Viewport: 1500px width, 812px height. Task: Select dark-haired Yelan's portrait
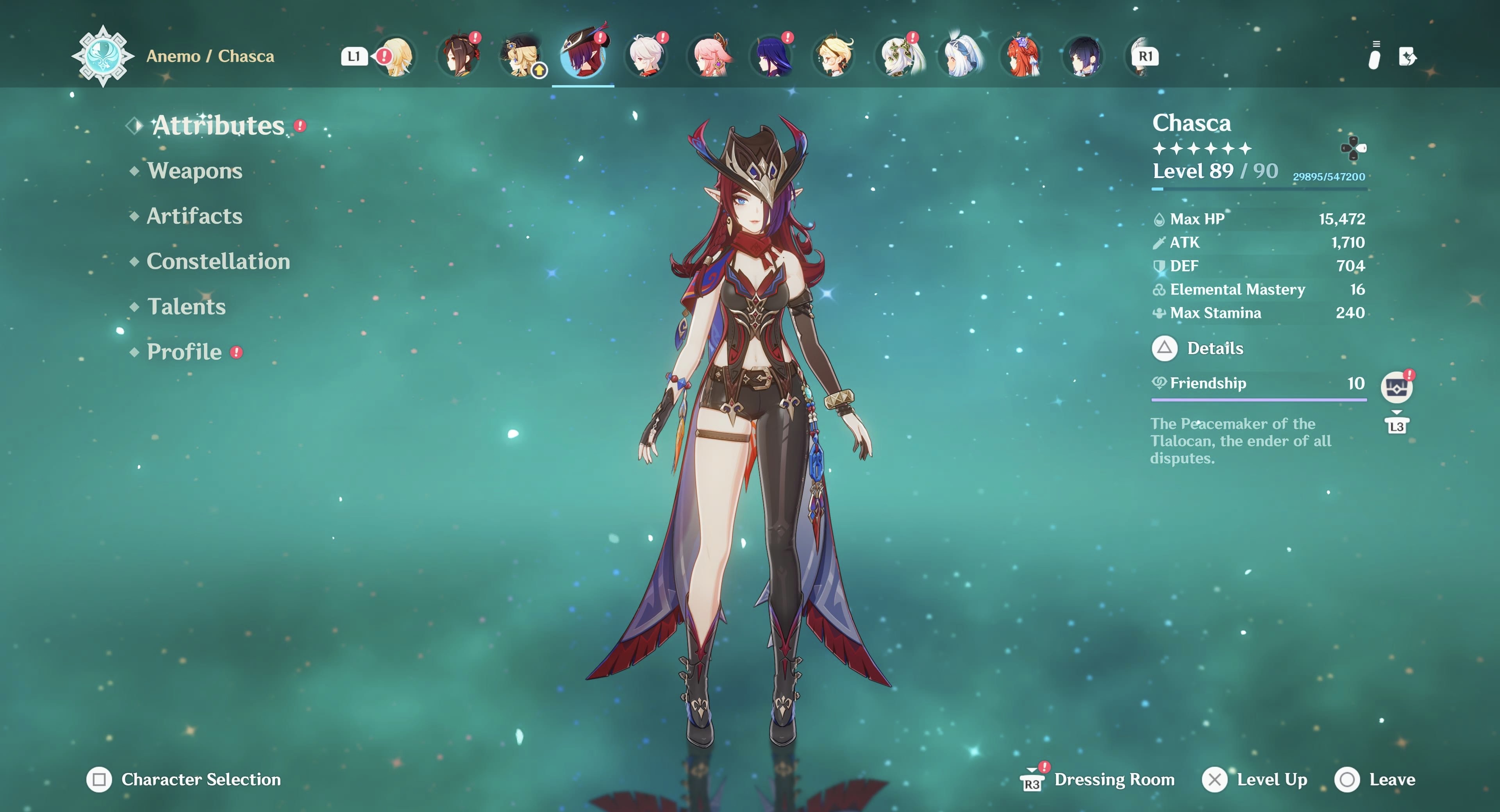tap(1084, 57)
